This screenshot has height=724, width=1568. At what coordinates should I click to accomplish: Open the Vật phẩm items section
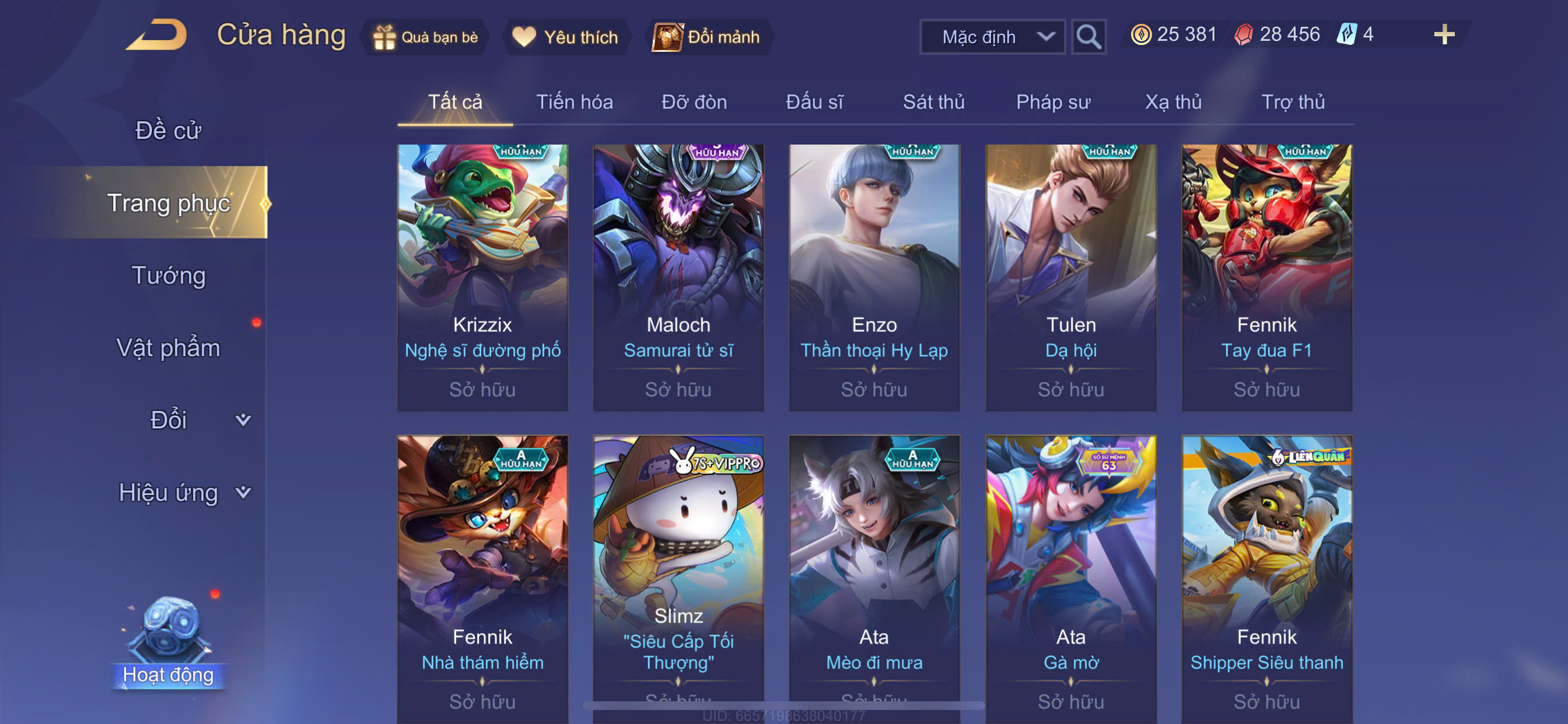[168, 348]
